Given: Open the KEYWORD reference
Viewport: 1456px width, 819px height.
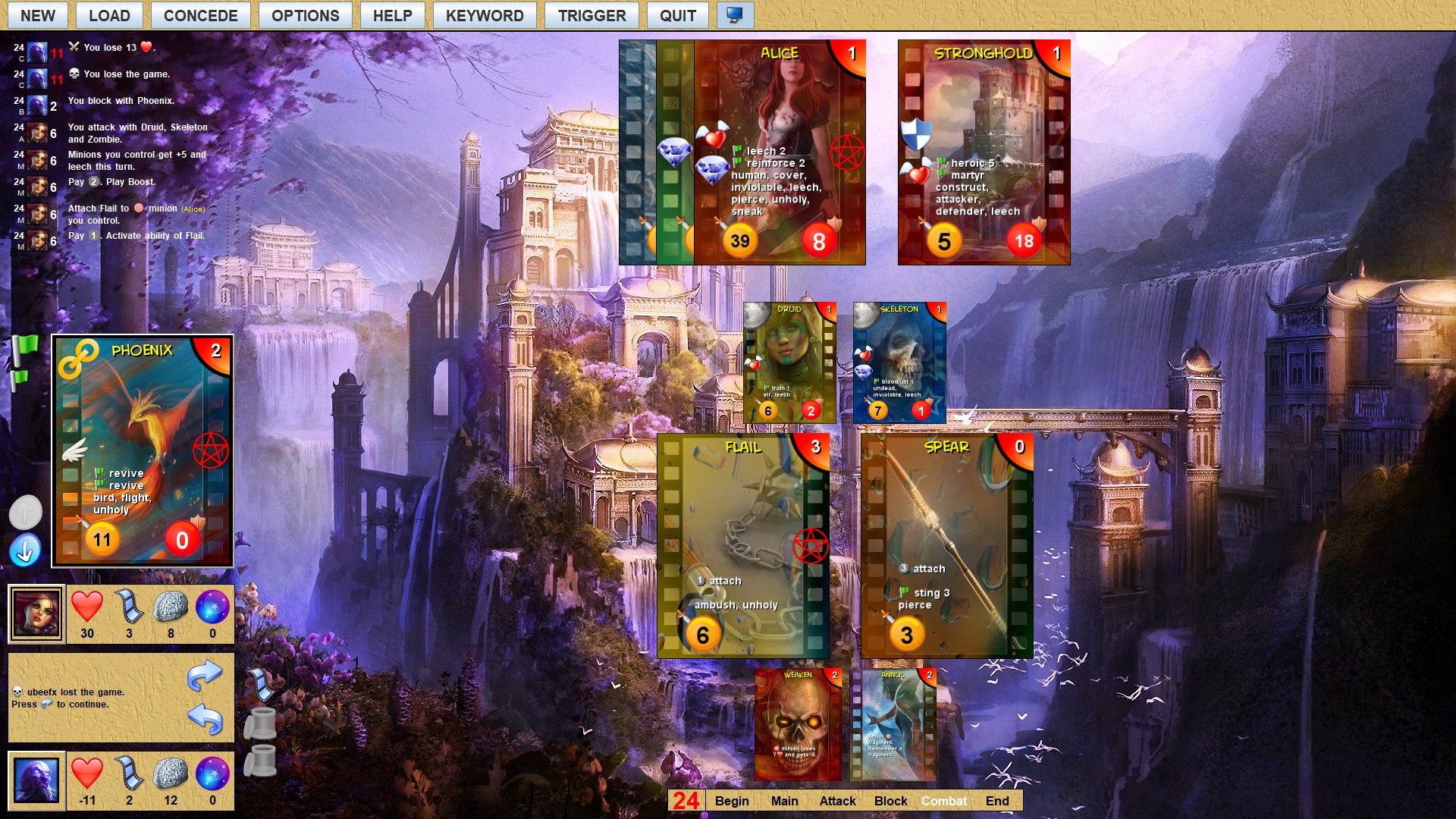Looking at the screenshot, I should pos(484,16).
